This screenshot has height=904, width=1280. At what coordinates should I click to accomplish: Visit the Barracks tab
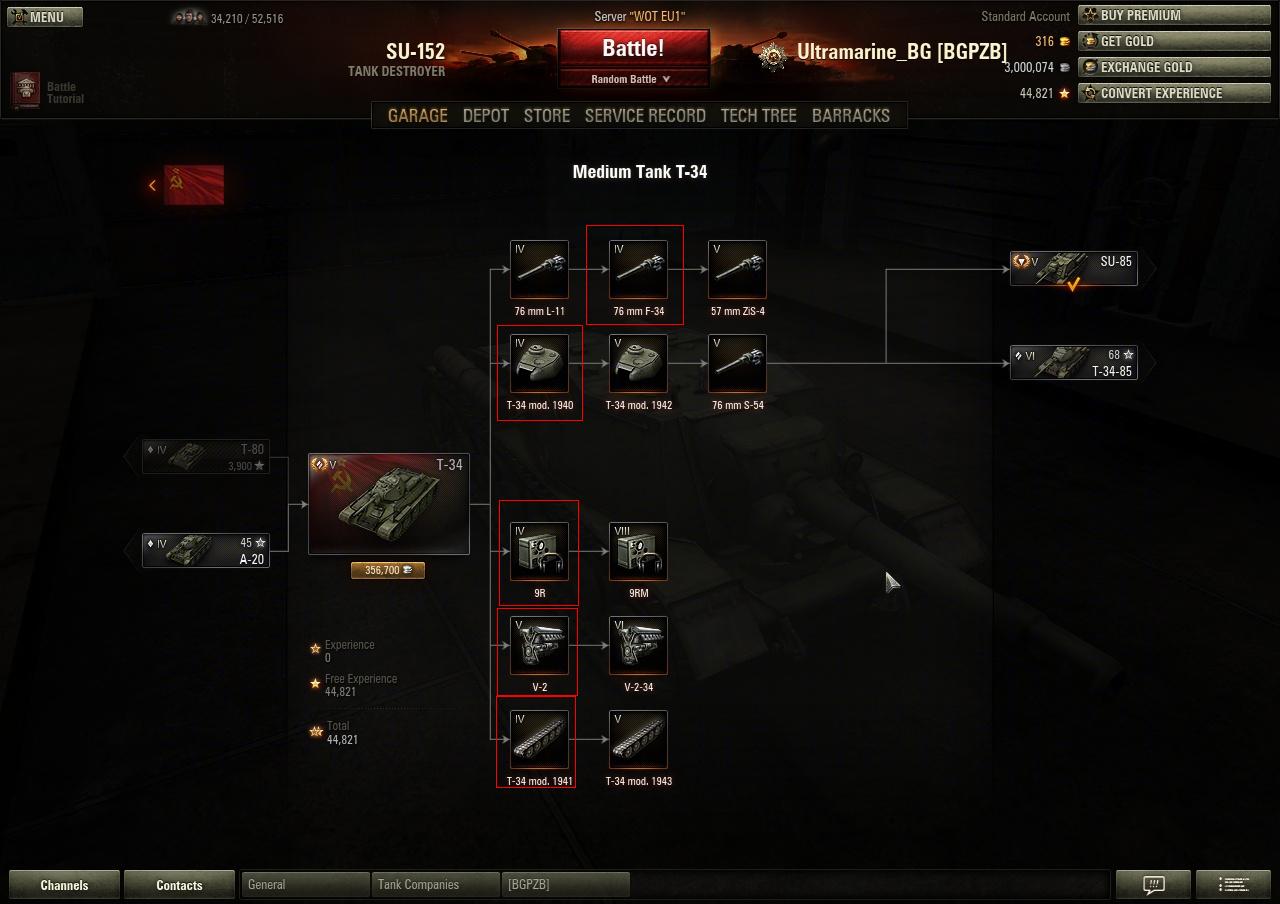pyautogui.click(x=850, y=116)
